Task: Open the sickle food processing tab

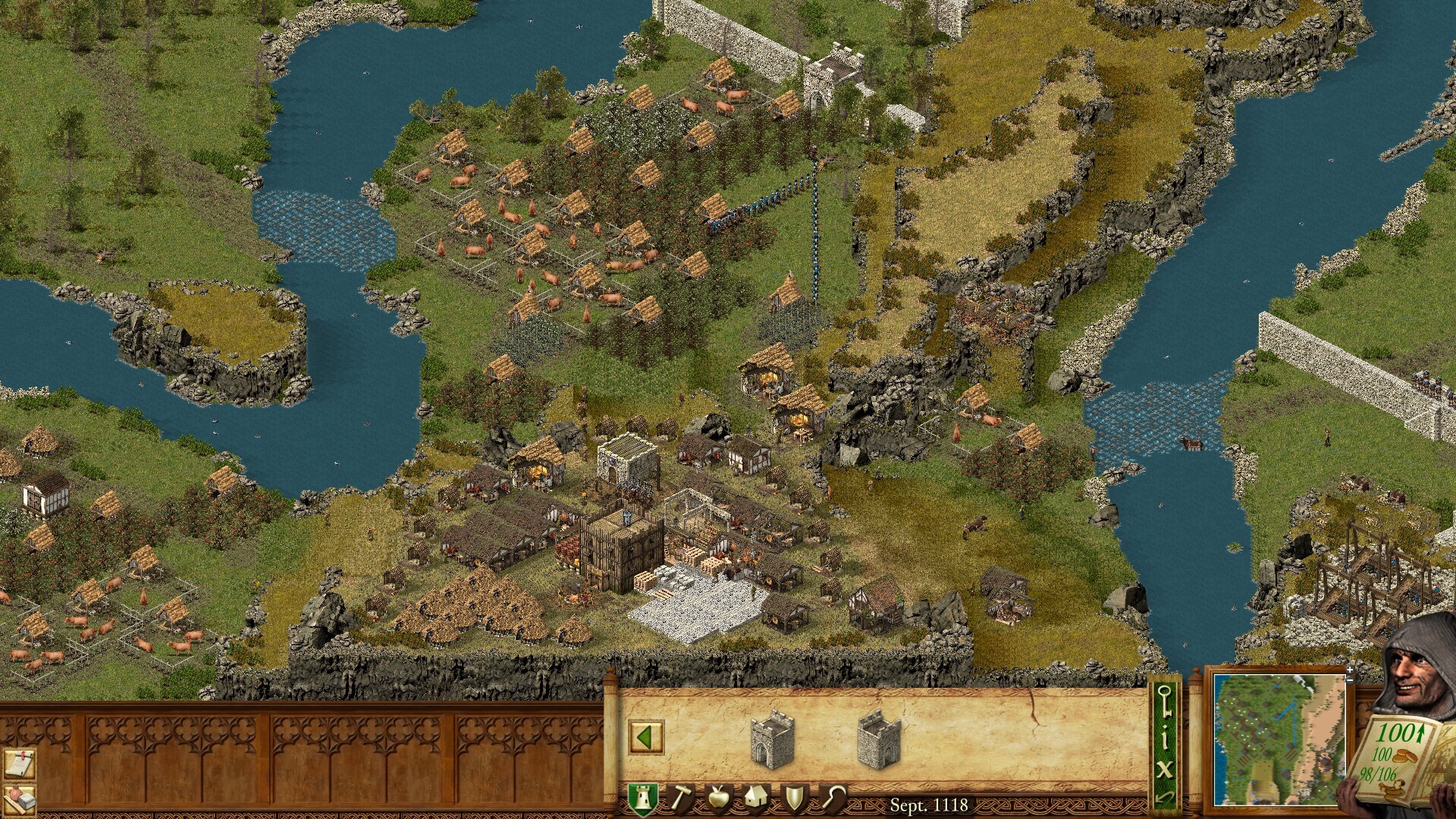Action: tap(834, 799)
